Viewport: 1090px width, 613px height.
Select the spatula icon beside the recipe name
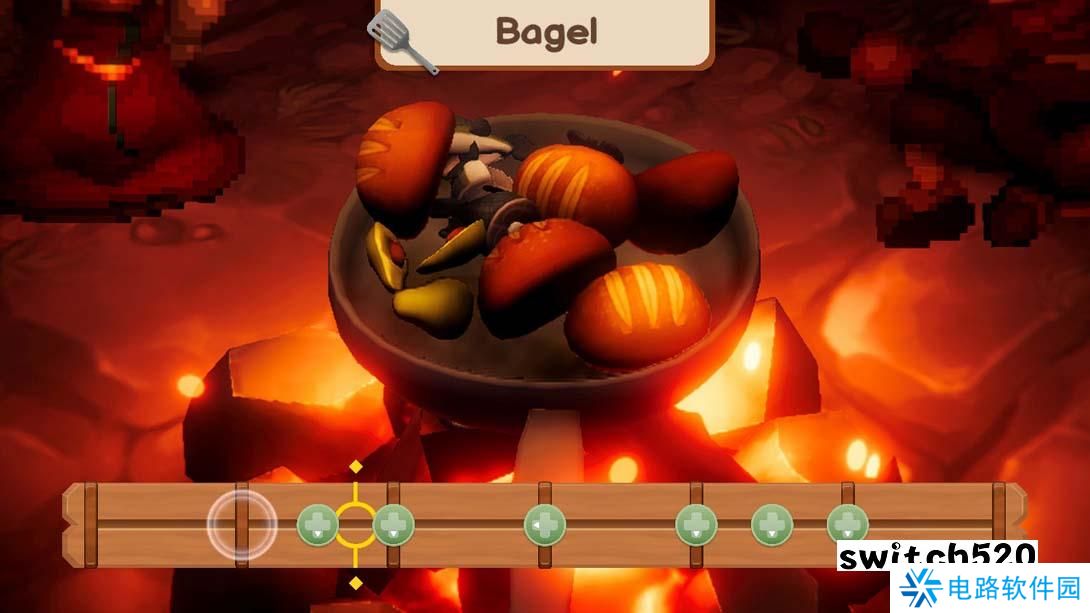402,41
